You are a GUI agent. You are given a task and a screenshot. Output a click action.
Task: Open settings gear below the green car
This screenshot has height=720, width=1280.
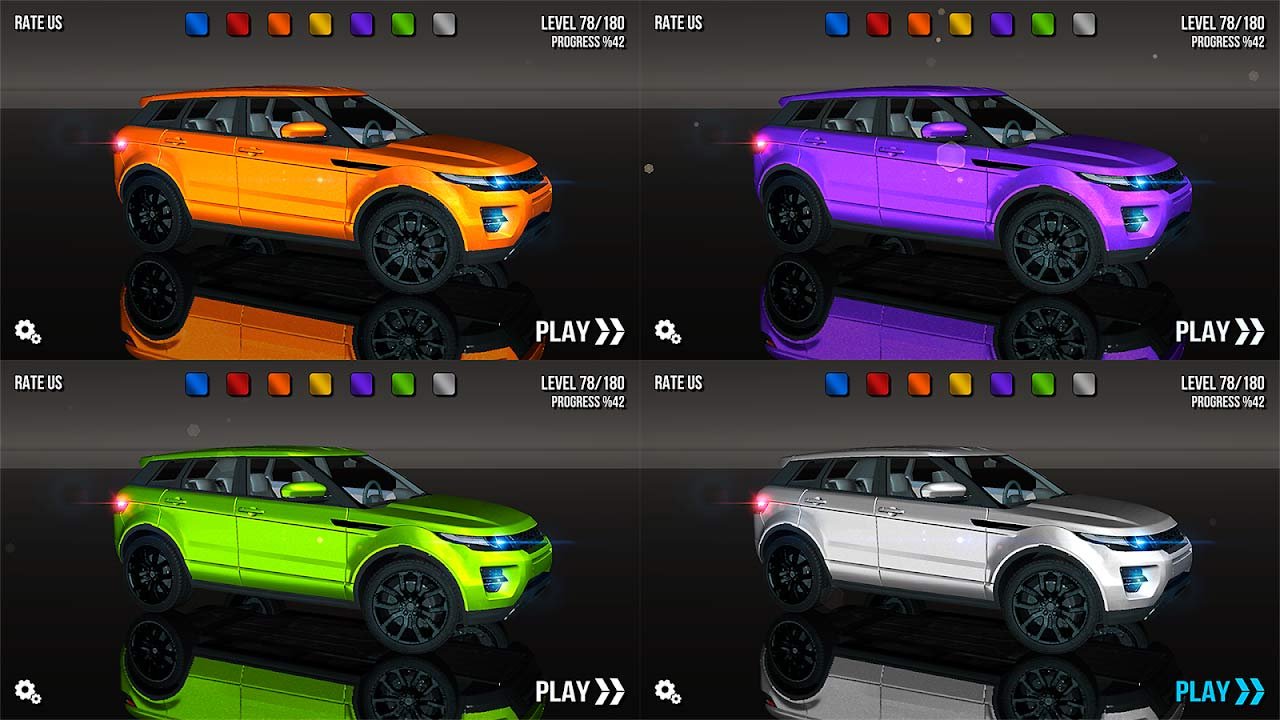tap(28, 692)
